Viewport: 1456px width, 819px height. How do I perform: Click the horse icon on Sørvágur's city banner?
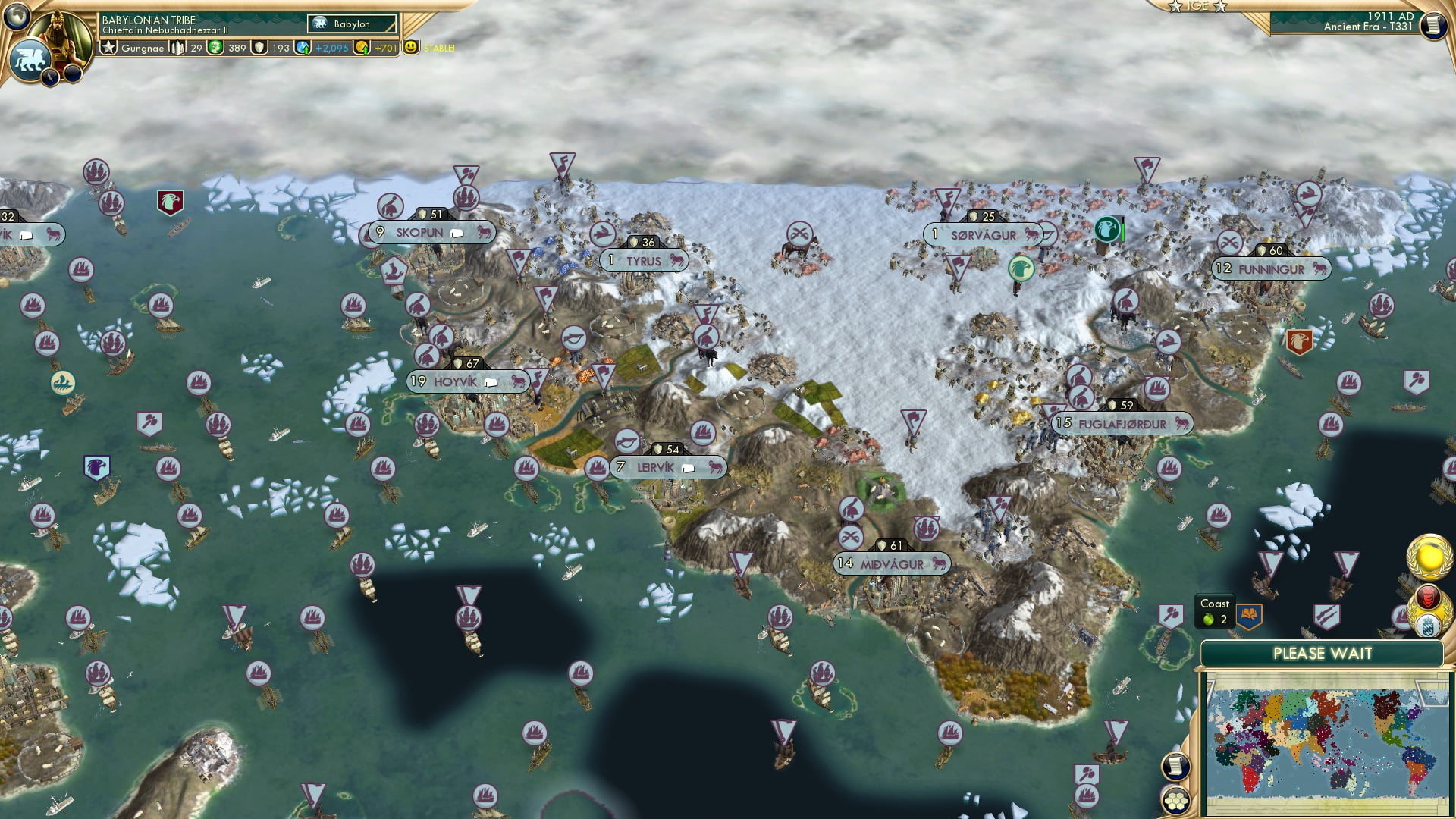tap(1033, 234)
